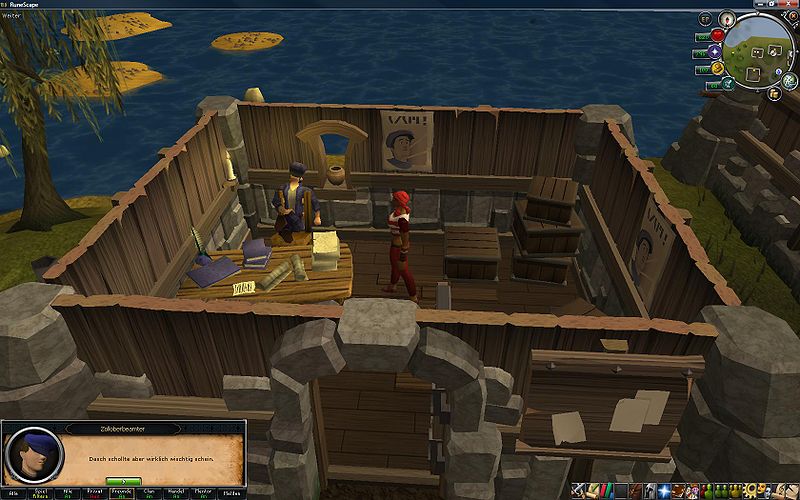Toggle run with the yellow boot orb
This screenshot has height=500, width=800.
[717, 68]
